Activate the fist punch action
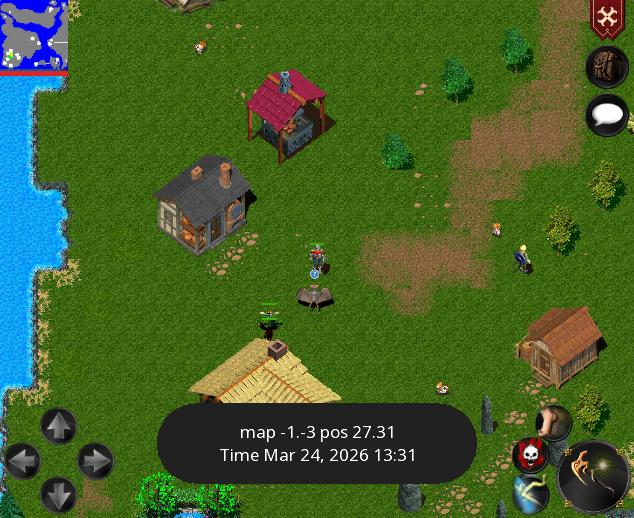634x518 pixels. pyautogui.click(x=553, y=423)
